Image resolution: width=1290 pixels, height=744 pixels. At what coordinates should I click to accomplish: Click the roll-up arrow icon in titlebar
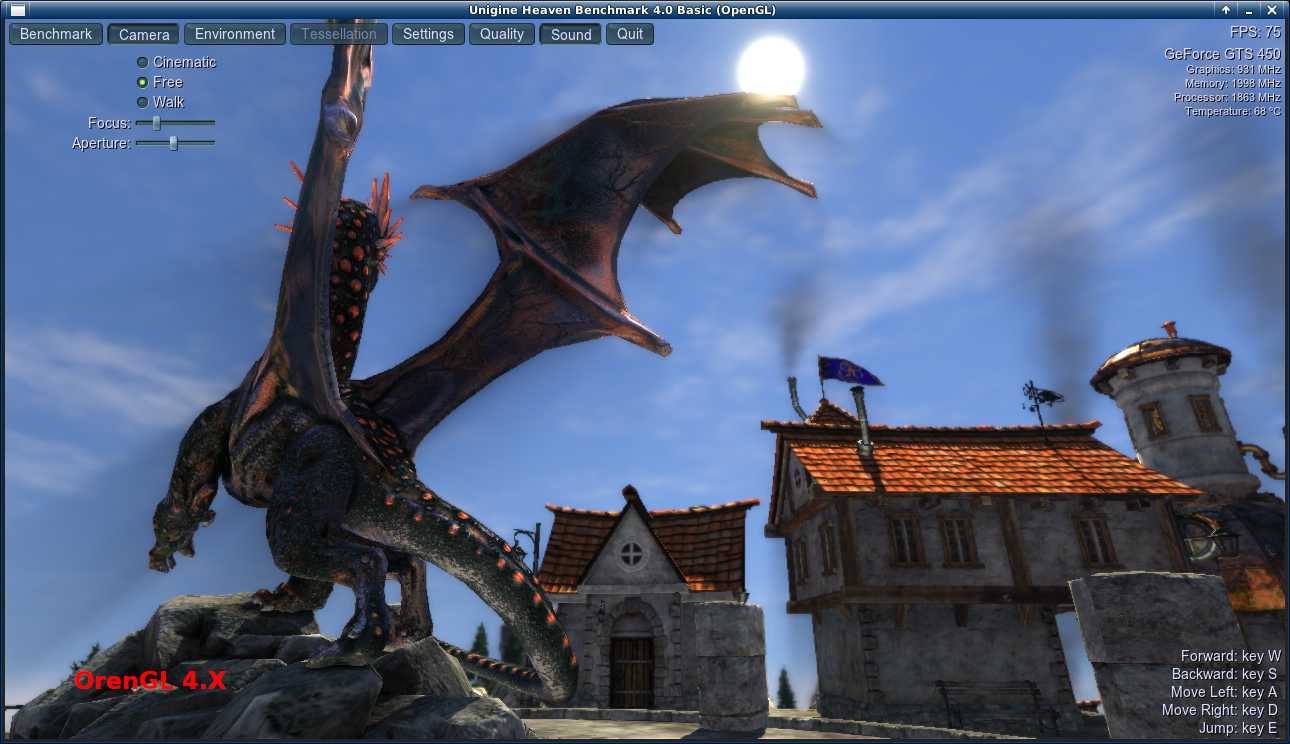coord(1224,9)
